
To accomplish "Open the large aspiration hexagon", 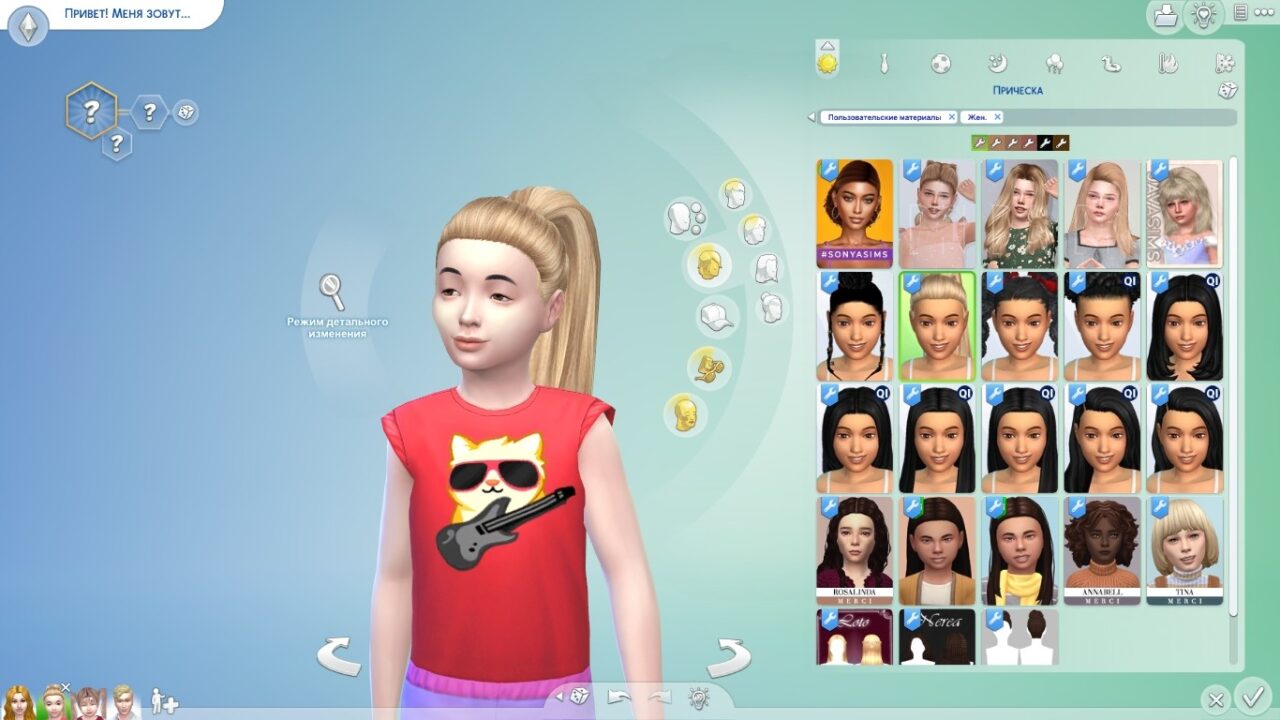I will [x=91, y=111].
